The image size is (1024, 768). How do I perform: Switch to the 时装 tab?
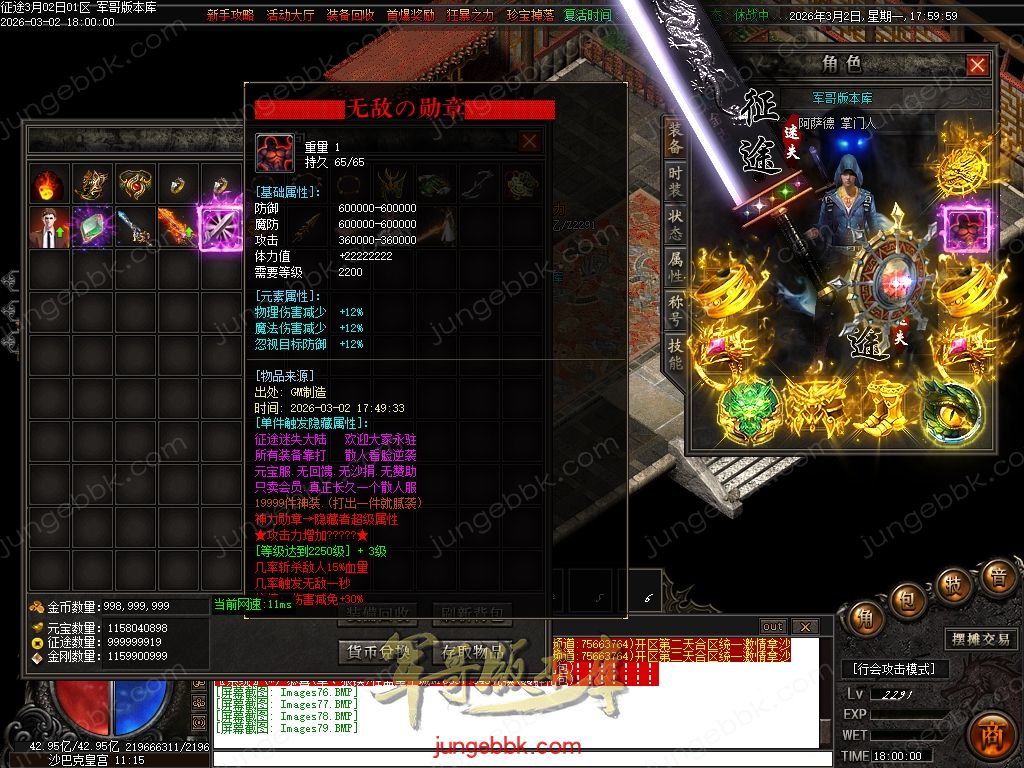click(x=676, y=181)
